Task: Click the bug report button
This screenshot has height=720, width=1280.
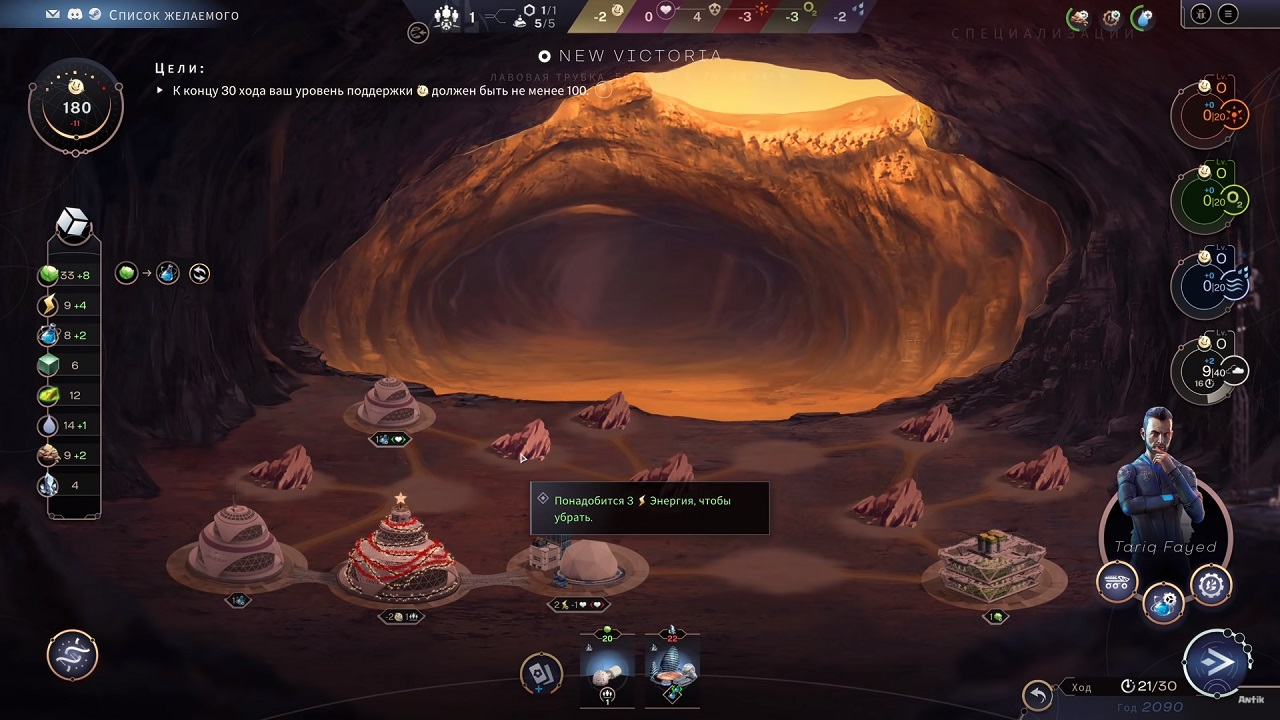Action: pyautogui.click(x=1201, y=14)
